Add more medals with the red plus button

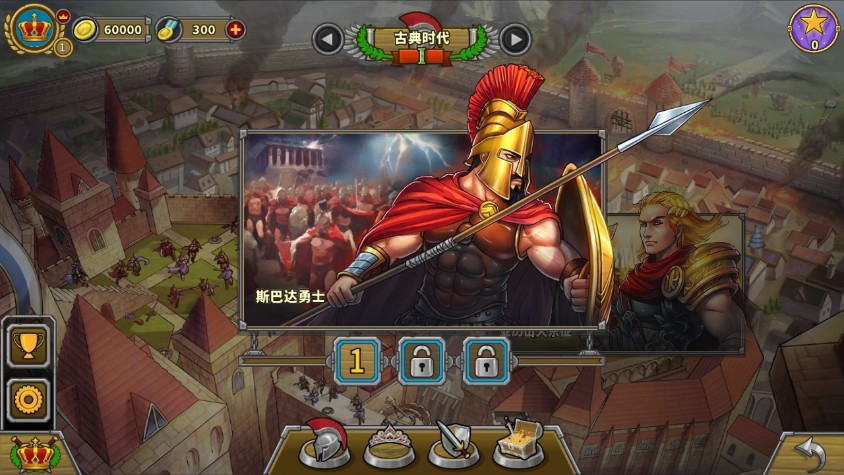pos(236,29)
